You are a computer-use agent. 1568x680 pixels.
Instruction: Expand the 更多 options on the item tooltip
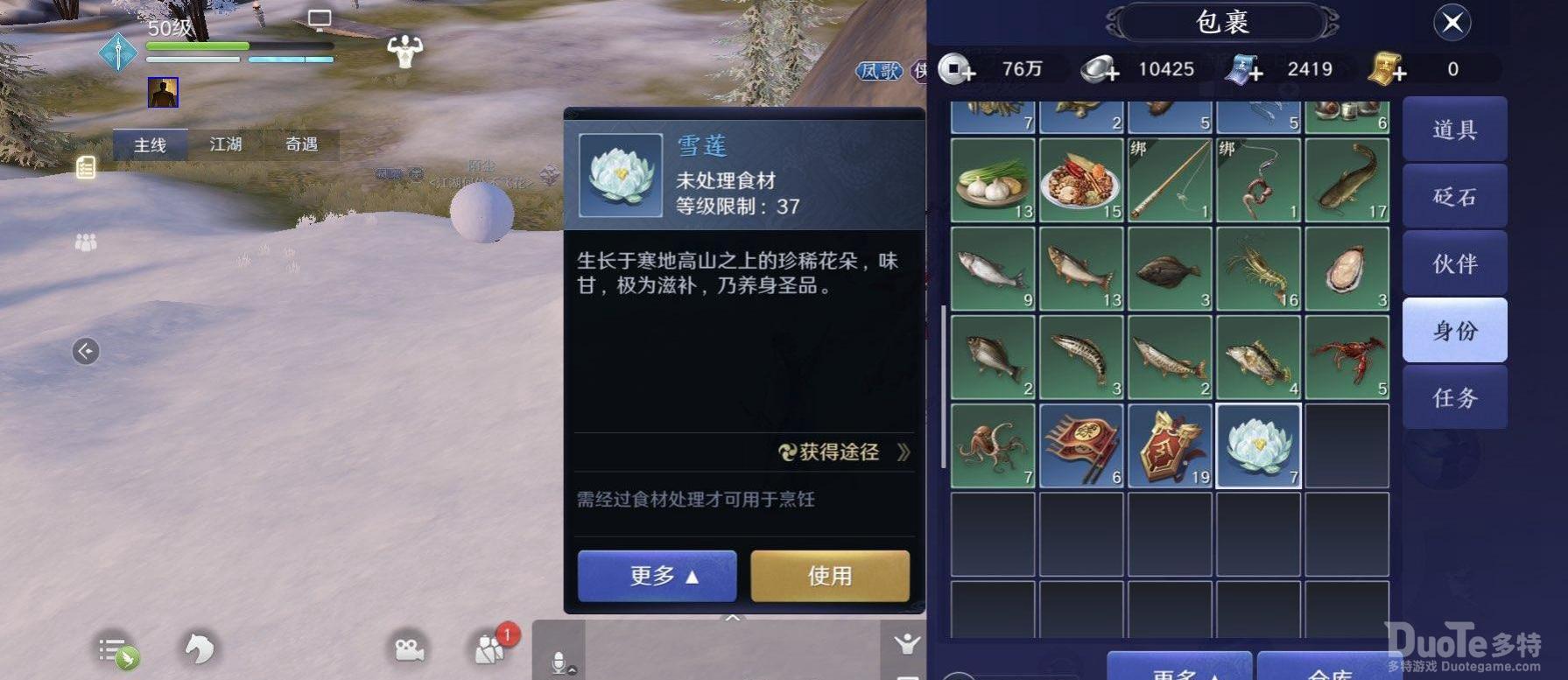657,576
